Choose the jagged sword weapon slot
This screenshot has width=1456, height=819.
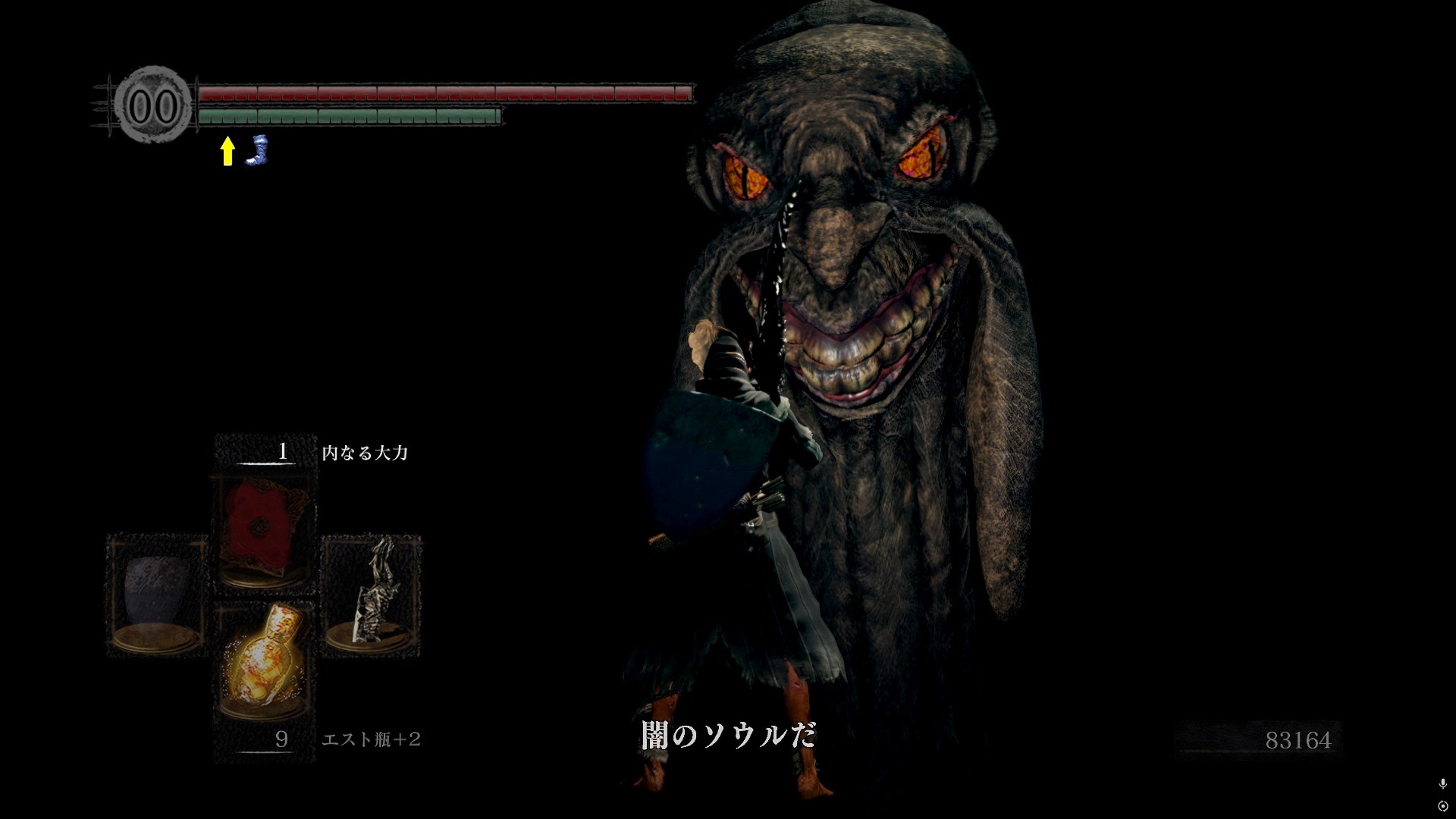tap(372, 595)
